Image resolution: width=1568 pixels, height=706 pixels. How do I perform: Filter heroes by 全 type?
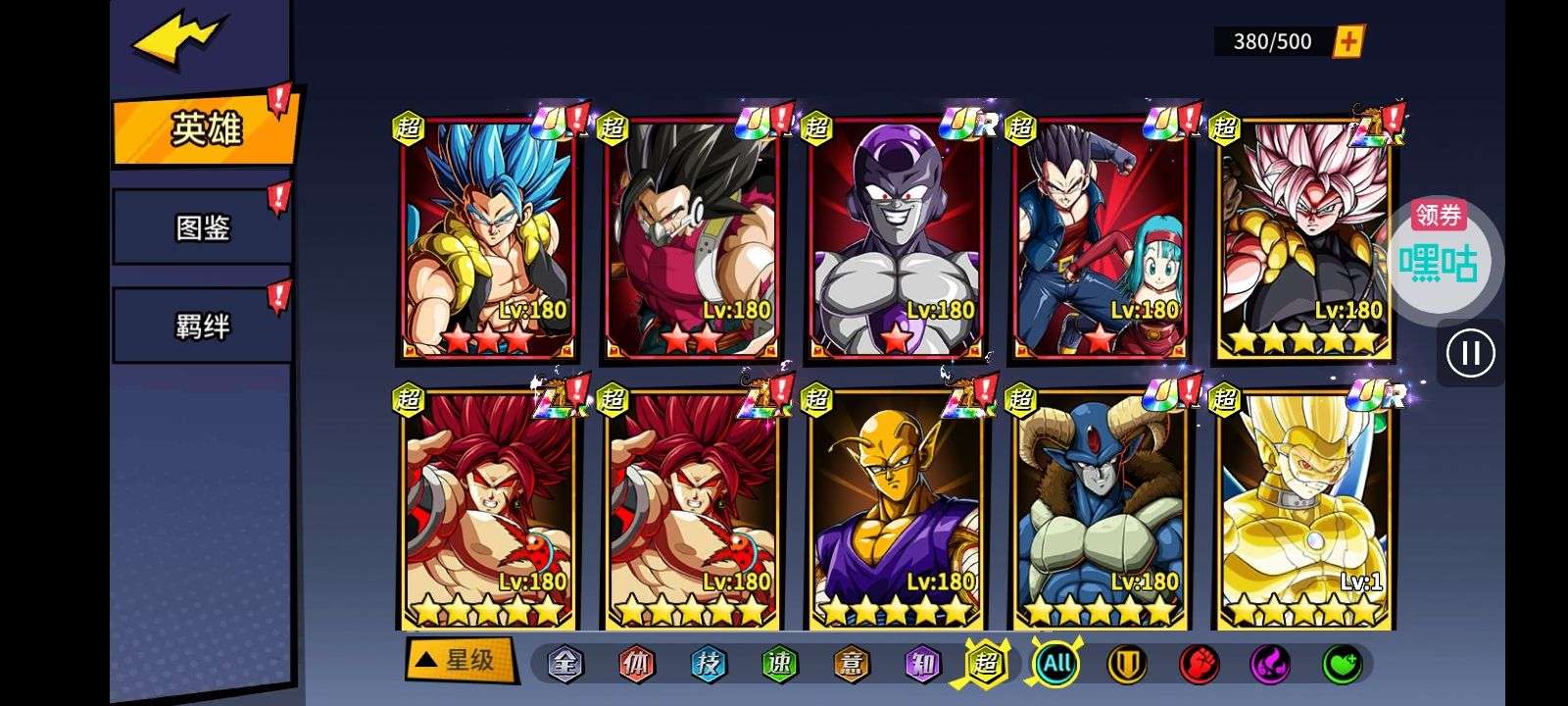coord(564,664)
